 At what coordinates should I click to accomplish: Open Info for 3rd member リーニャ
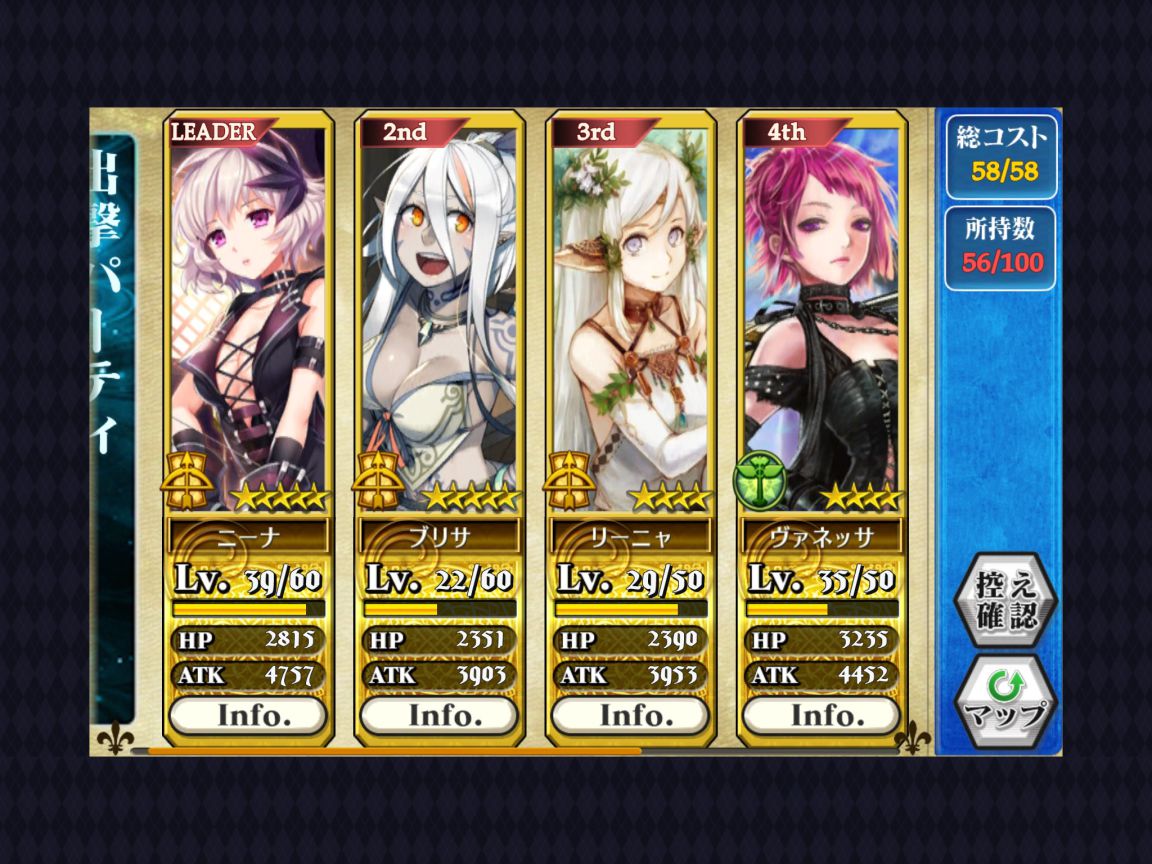[631, 715]
